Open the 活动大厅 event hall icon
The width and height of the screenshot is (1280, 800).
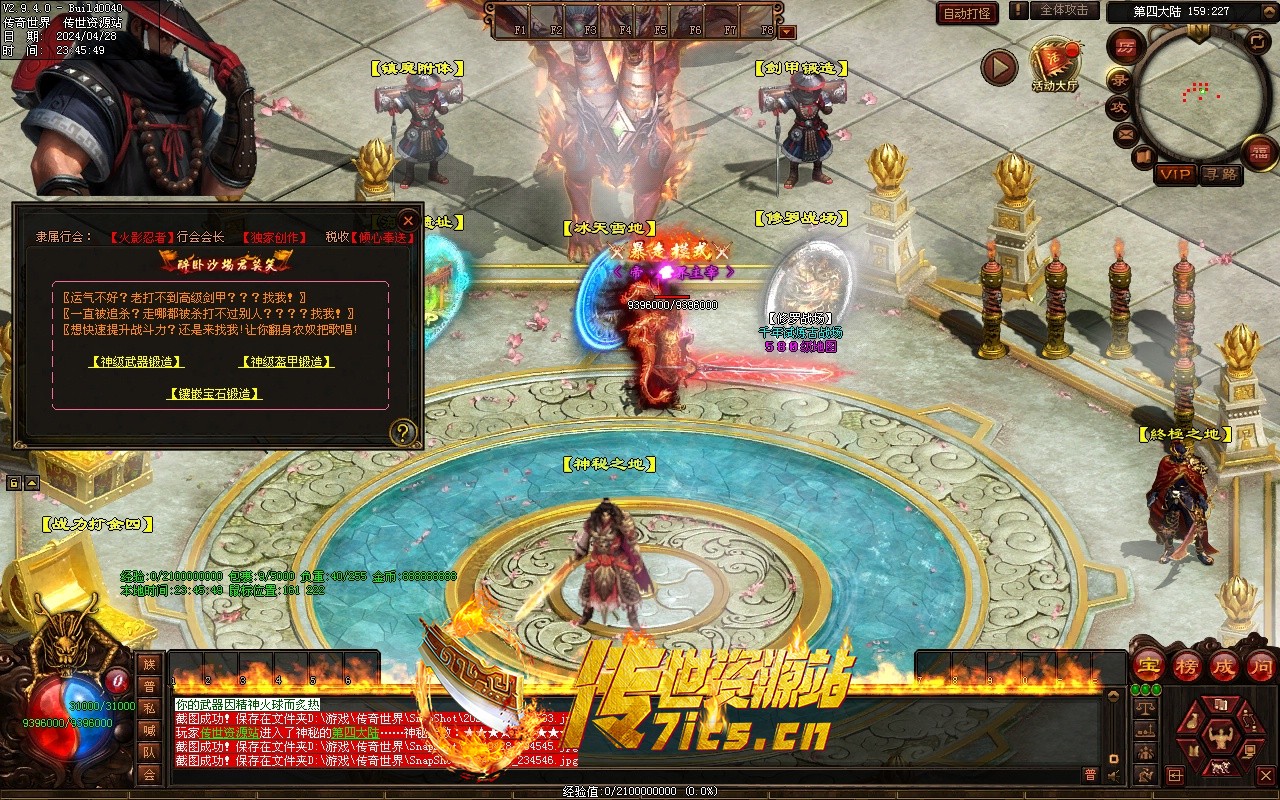1055,62
